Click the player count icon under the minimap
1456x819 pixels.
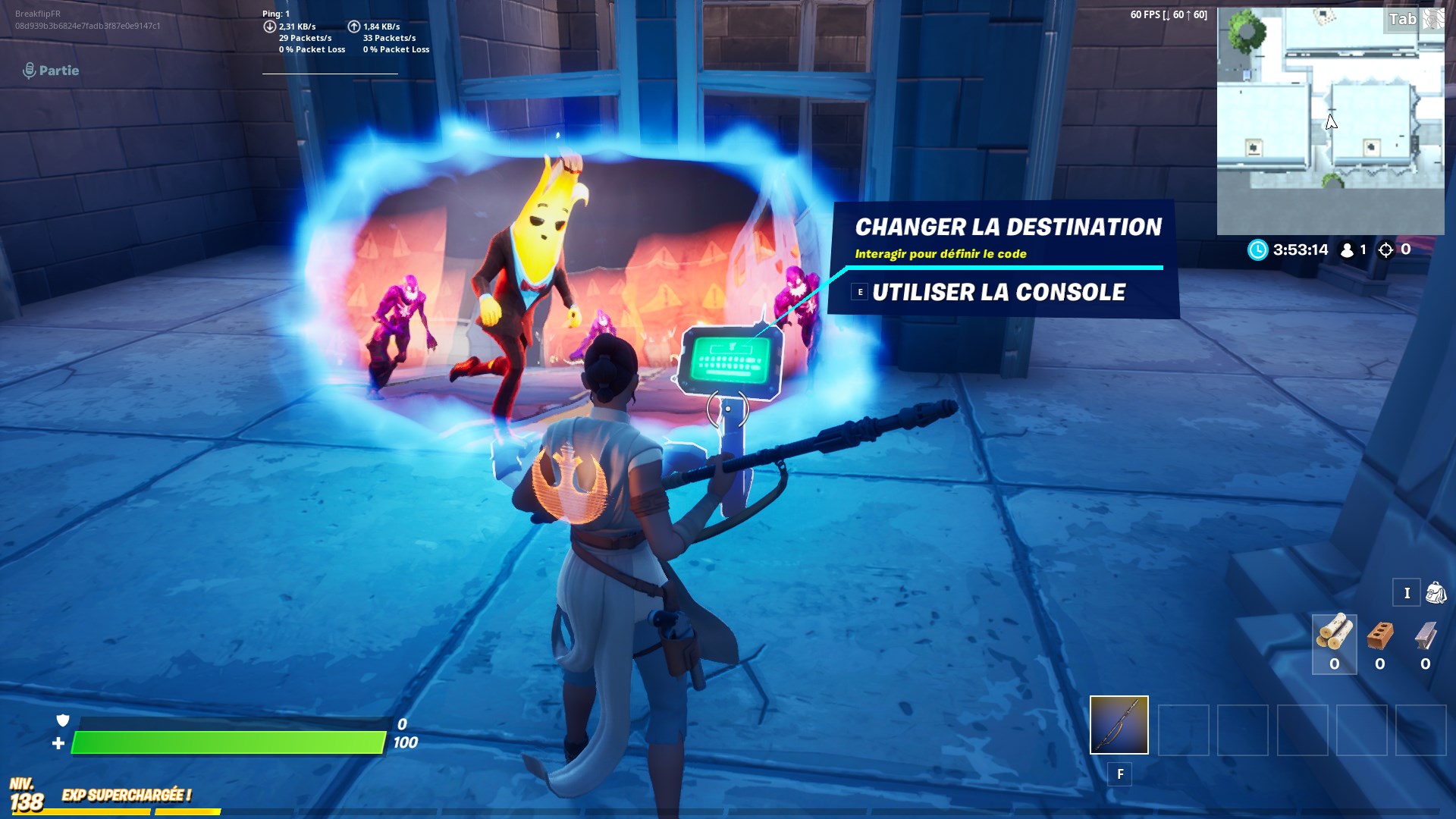tap(1346, 250)
